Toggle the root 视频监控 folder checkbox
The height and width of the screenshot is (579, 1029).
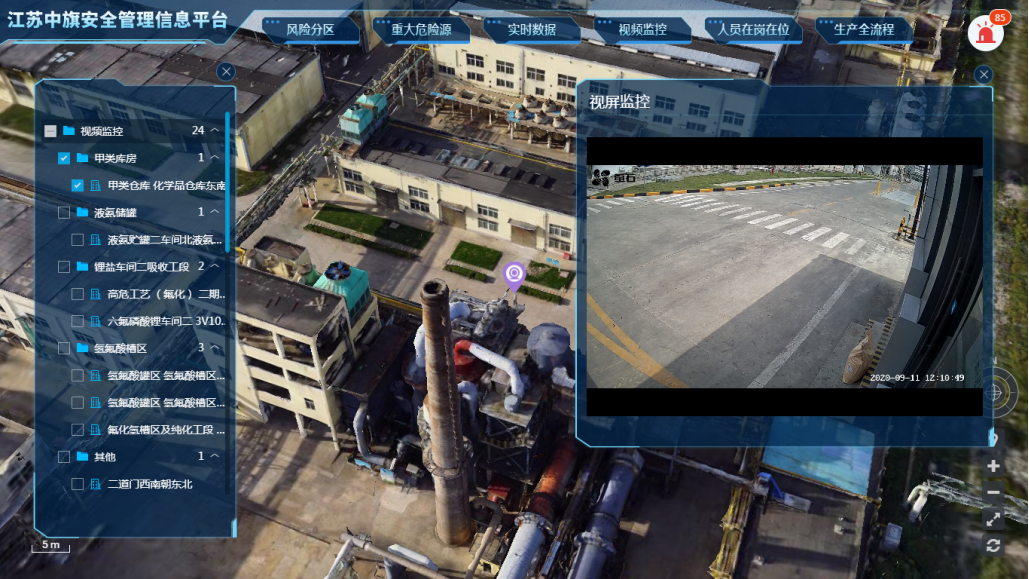pyautogui.click(x=50, y=131)
